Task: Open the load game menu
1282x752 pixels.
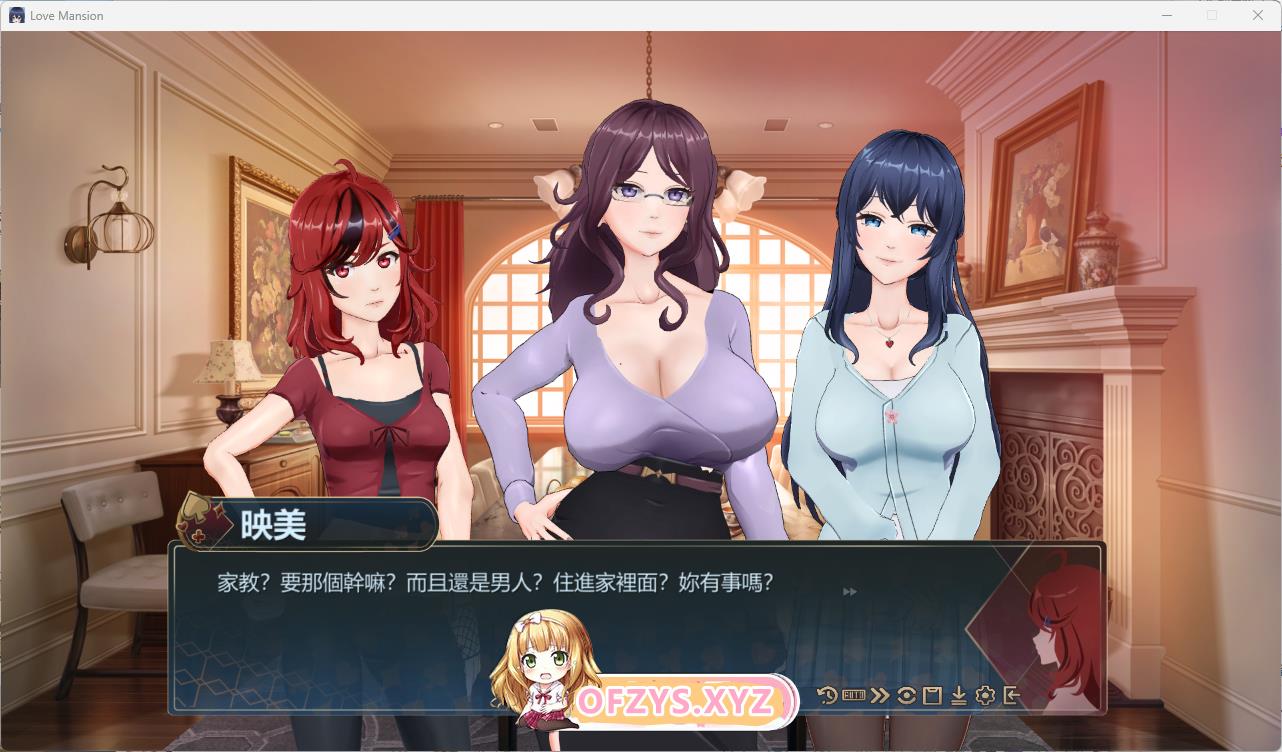Action: (958, 695)
